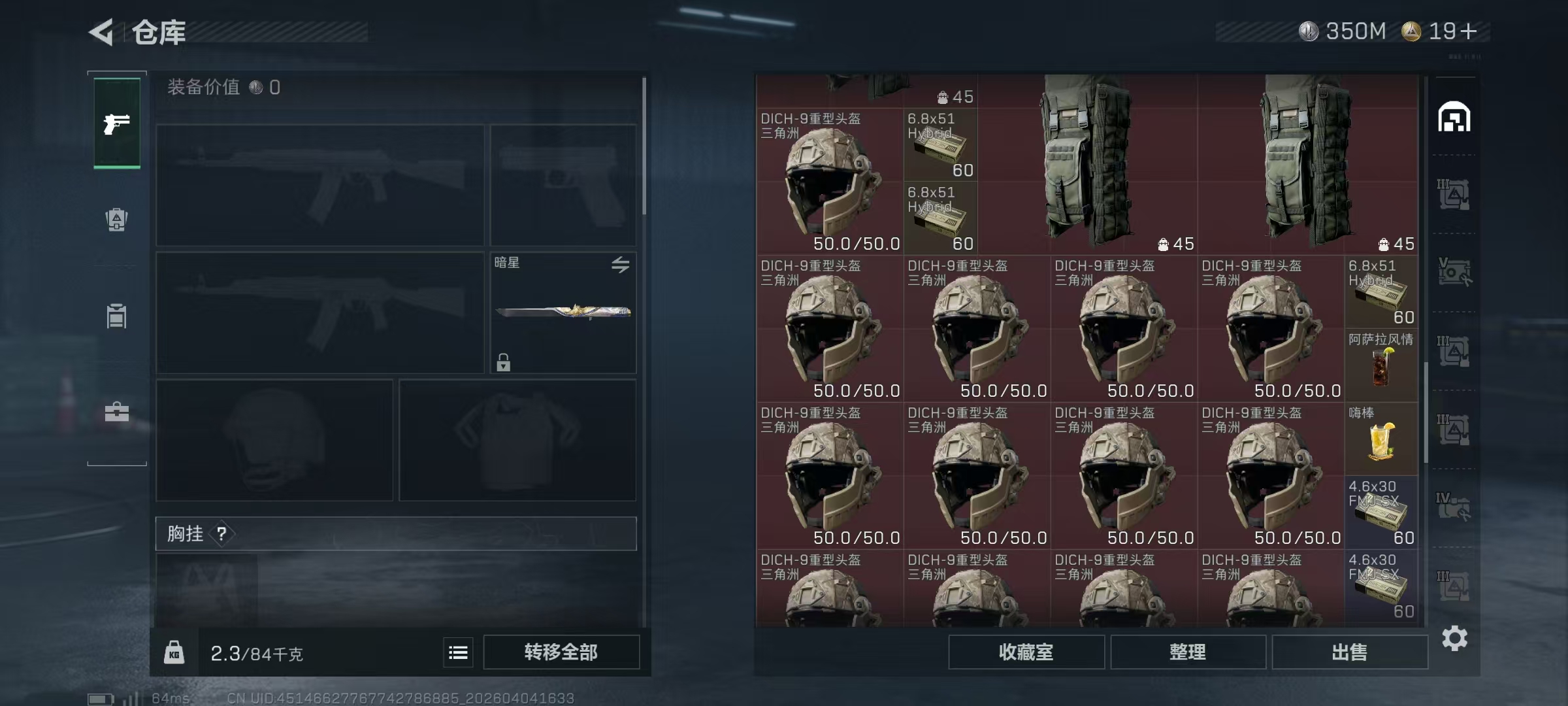This screenshot has height=706, width=1568.
Task: Open the main stash home tab
Action: click(1454, 118)
